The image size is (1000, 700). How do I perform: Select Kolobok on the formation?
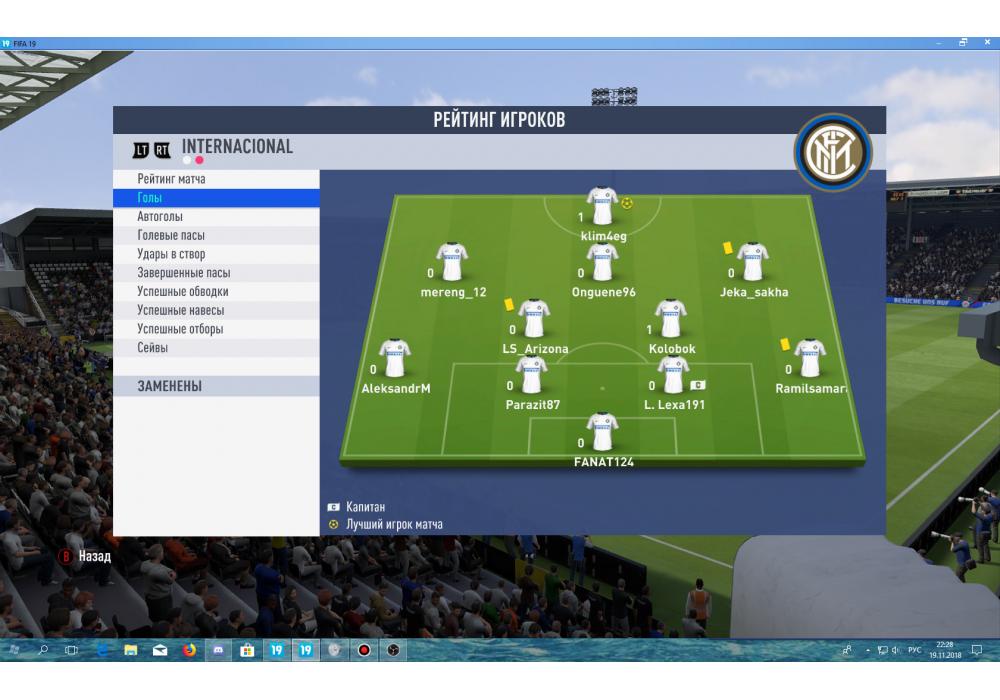(x=670, y=319)
